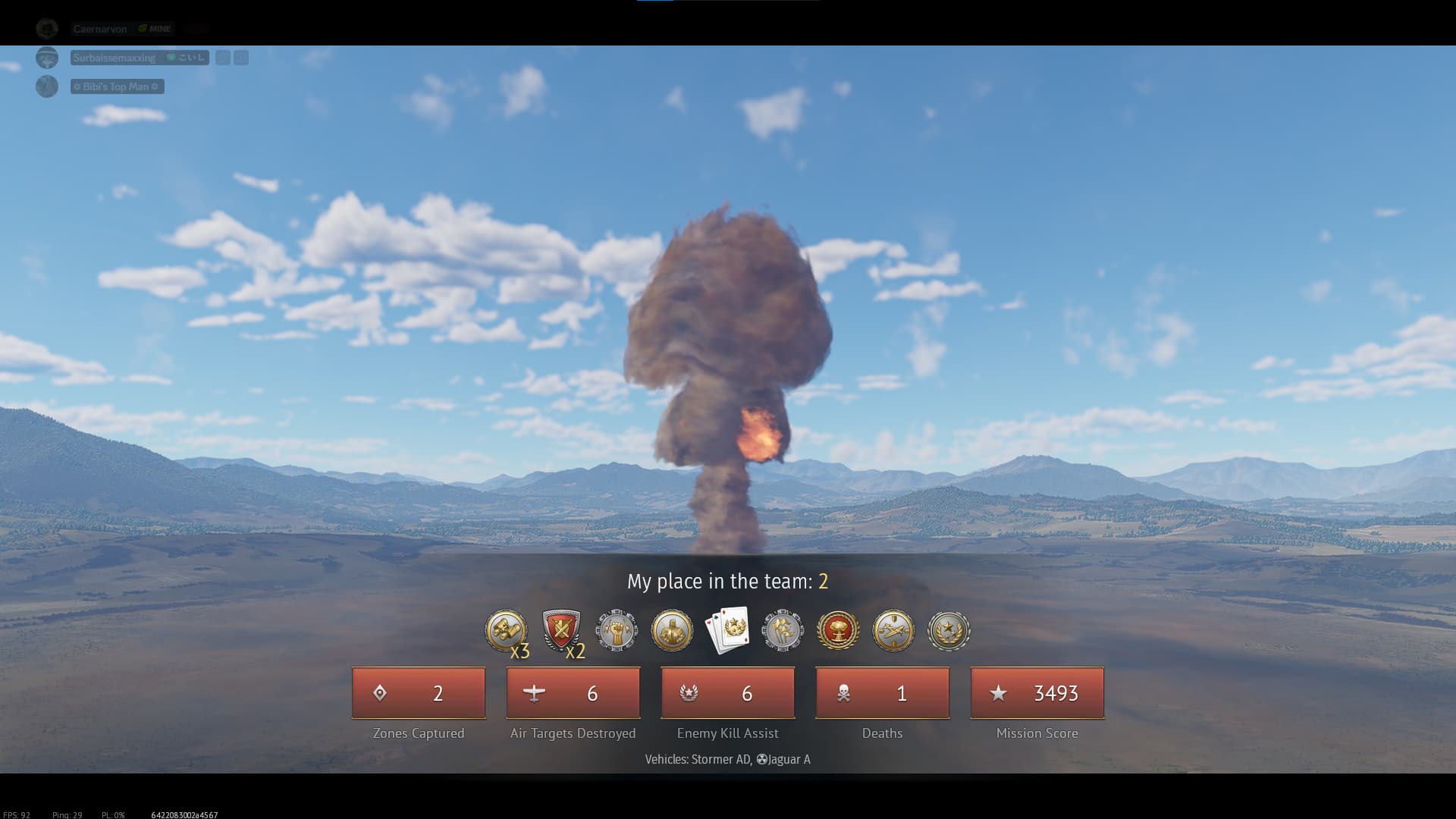Click the red shield crossed-swords award

point(561,629)
